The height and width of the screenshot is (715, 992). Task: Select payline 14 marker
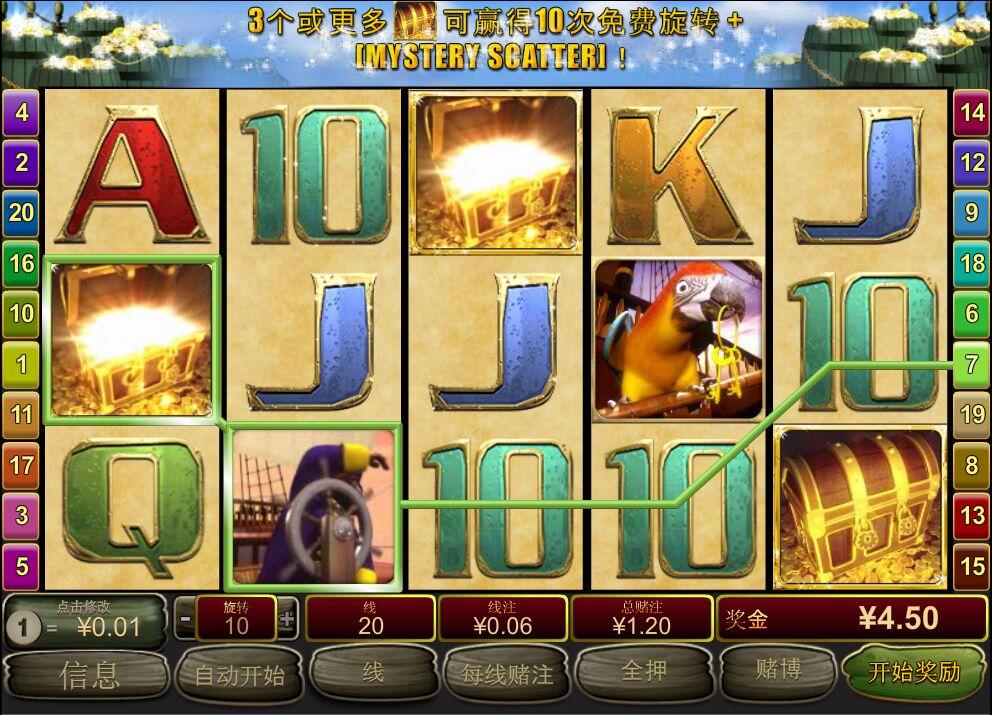[971, 113]
